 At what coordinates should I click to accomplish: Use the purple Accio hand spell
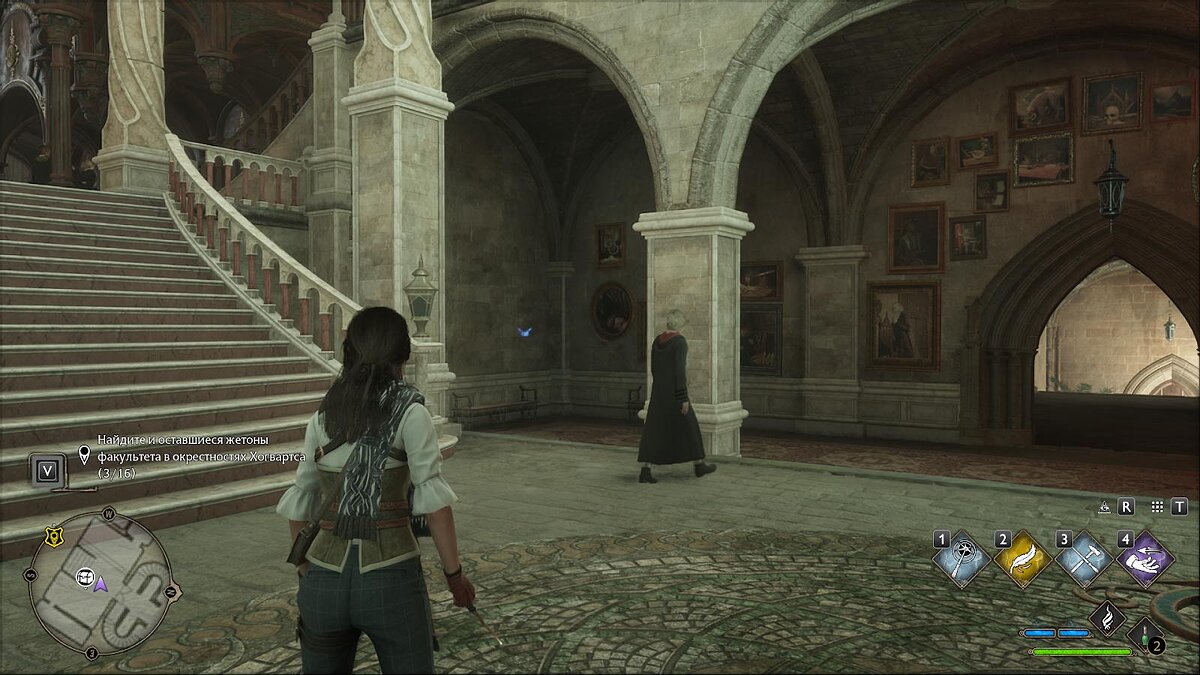[x=1145, y=560]
